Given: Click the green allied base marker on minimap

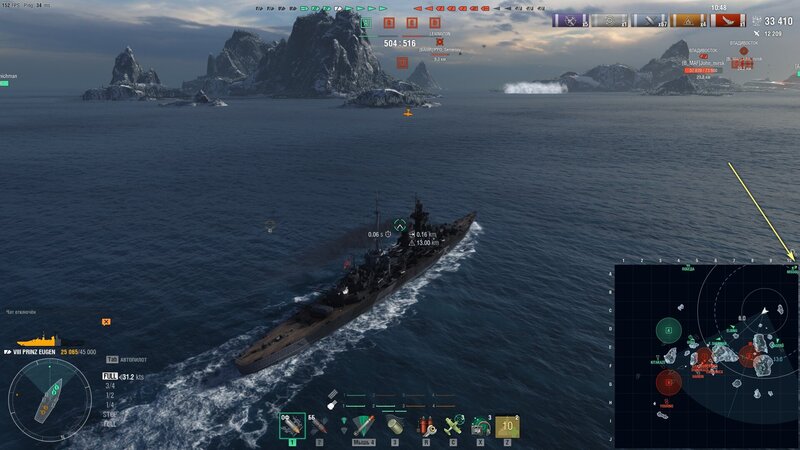Looking at the screenshot, I should click(668, 330).
